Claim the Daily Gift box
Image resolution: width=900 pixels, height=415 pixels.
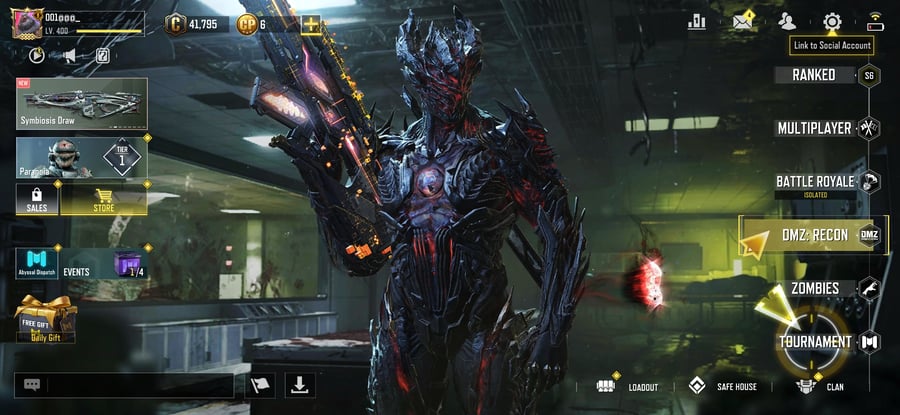(46, 319)
